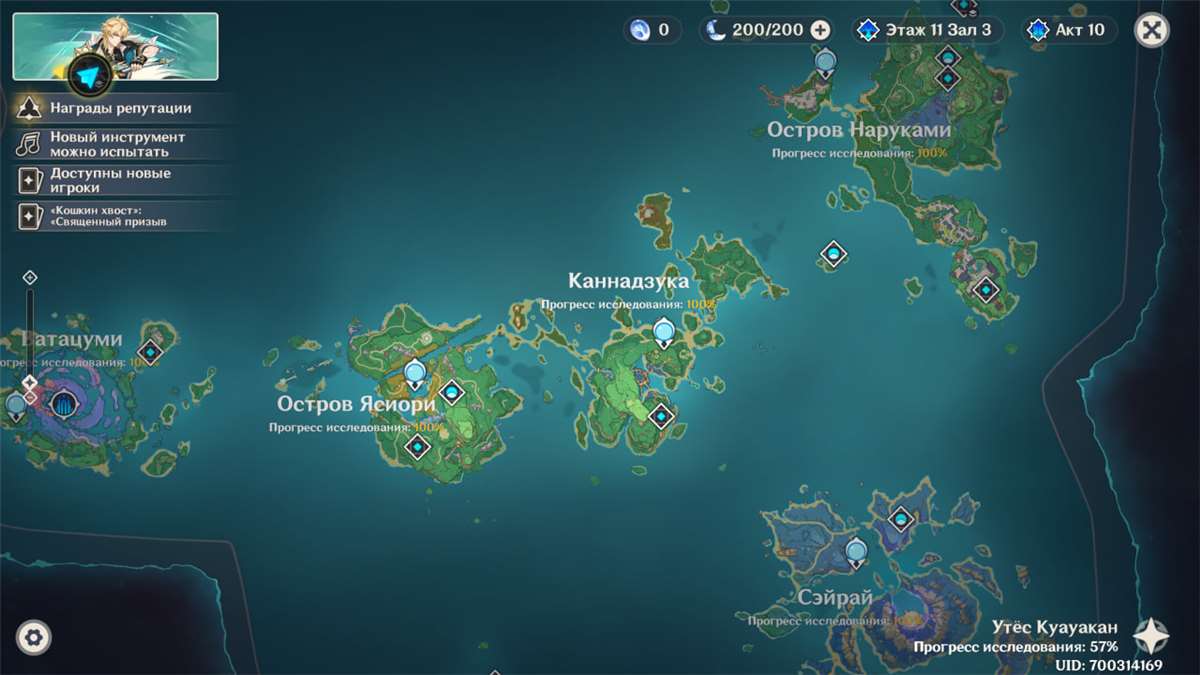Screen dimensions: 1200x675
Task: Click the original resin moon icon
Action: pos(716,30)
